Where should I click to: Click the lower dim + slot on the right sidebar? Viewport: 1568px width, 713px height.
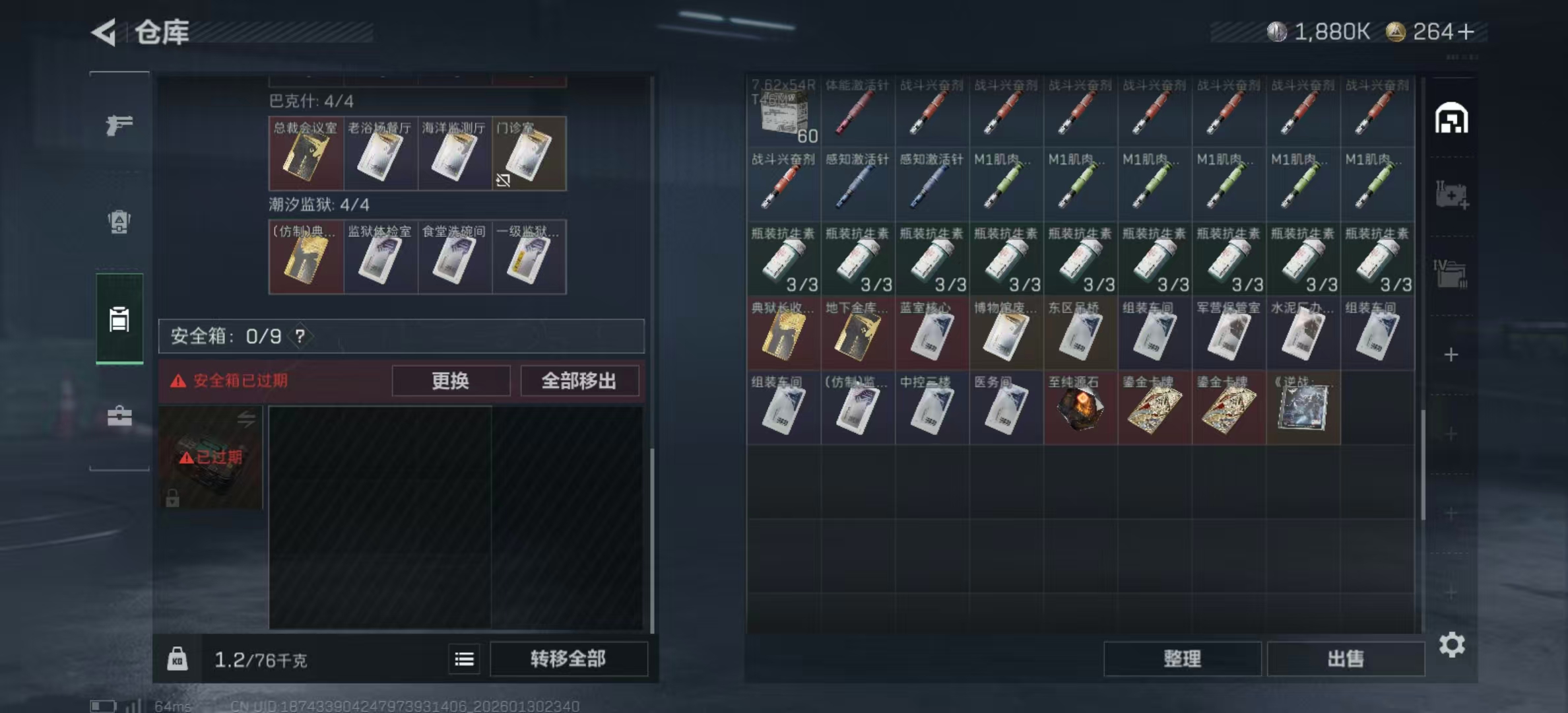[x=1450, y=433]
